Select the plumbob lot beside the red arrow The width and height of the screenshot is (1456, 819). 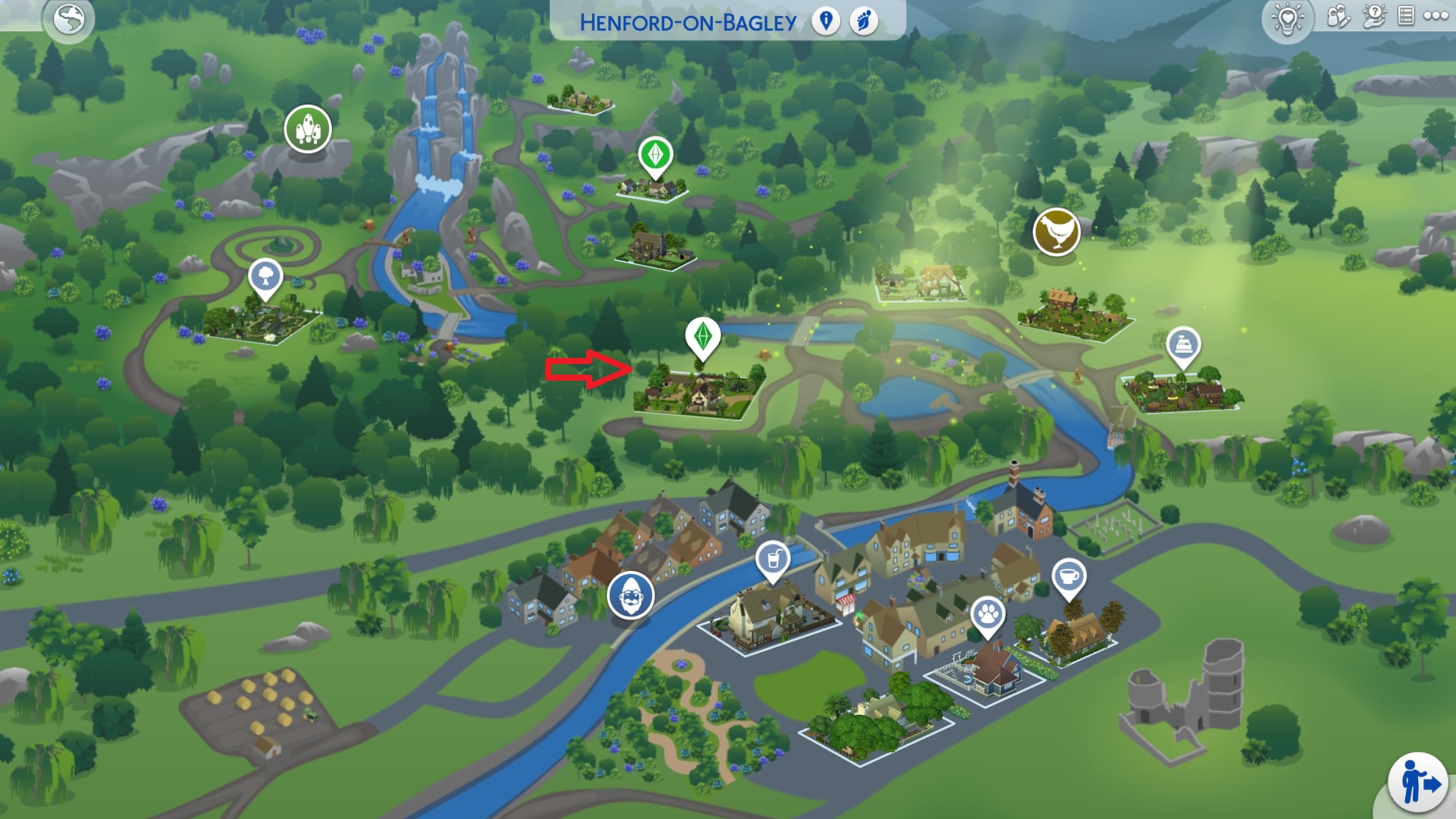point(703,336)
